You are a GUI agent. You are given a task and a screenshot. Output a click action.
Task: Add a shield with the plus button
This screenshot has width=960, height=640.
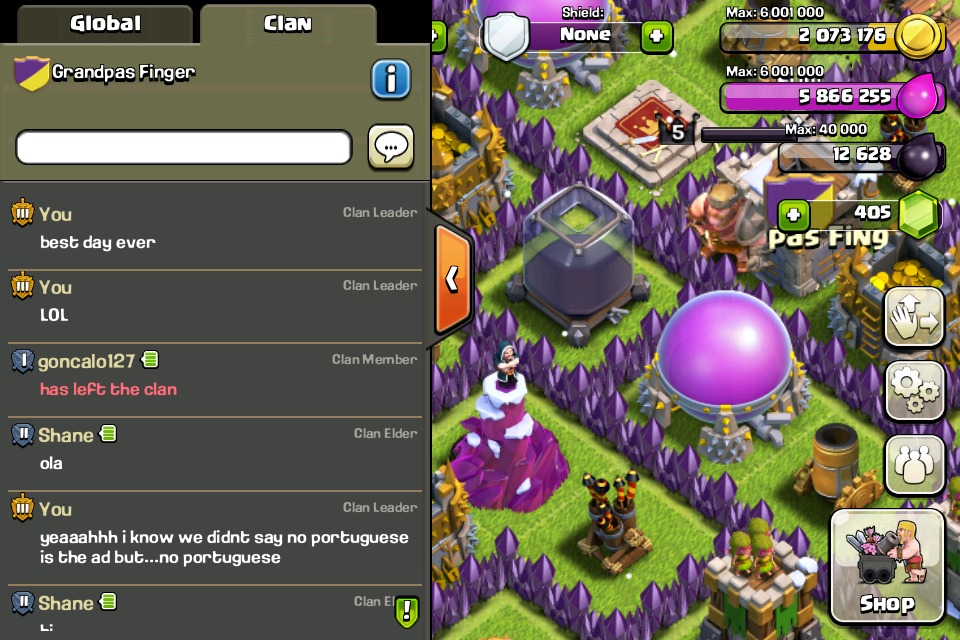tap(656, 37)
